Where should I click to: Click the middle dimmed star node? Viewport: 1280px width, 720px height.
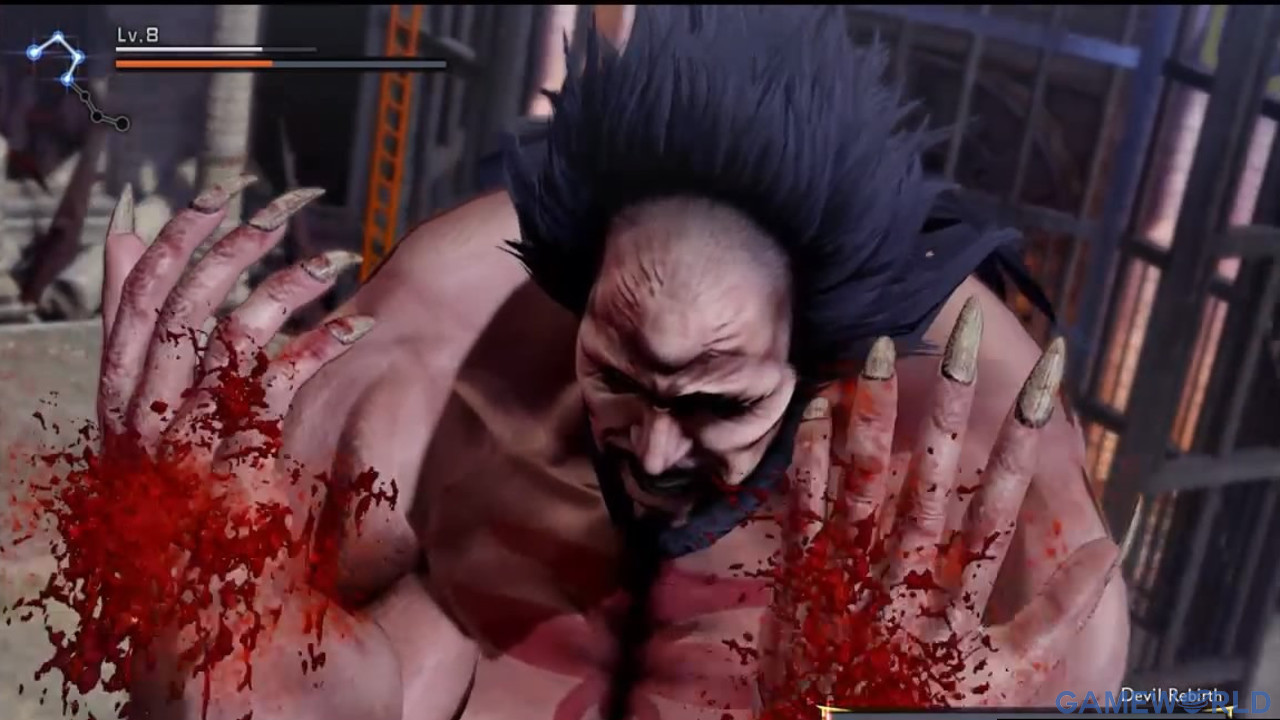97,115
